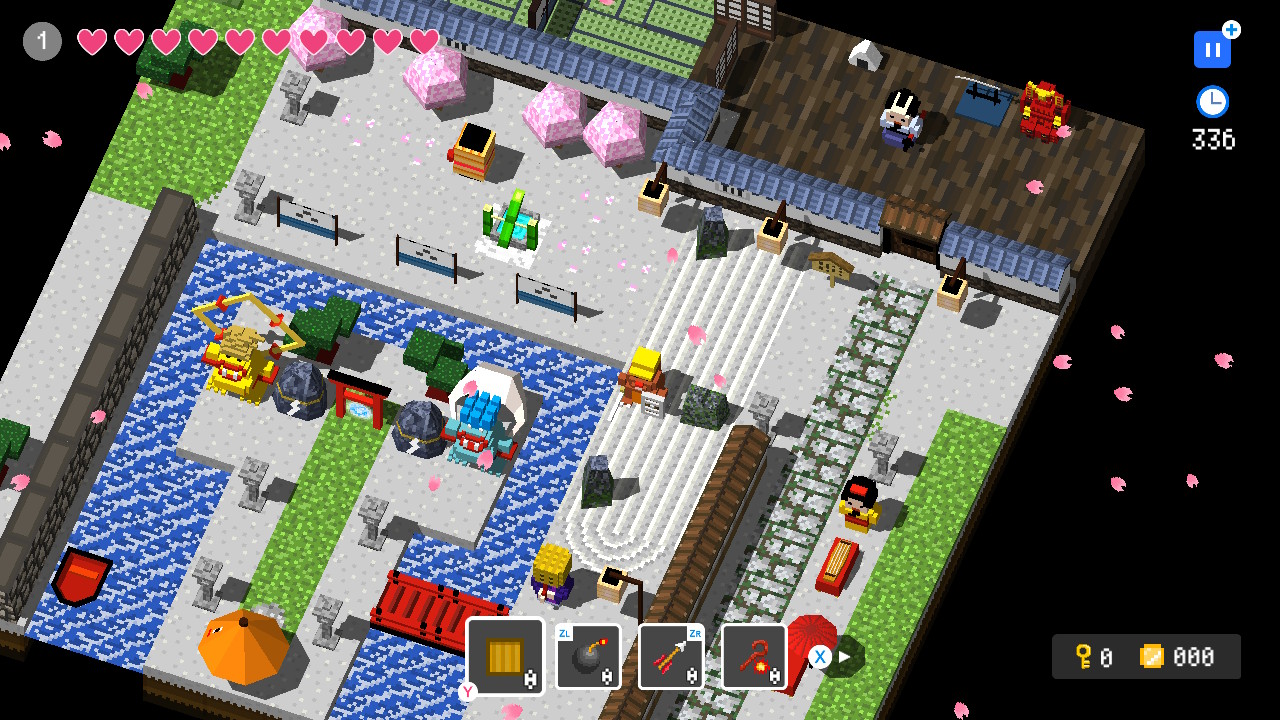Viewport: 1280px width, 720px height.
Task: Click the first heart in the health bar
Action: click(93, 43)
